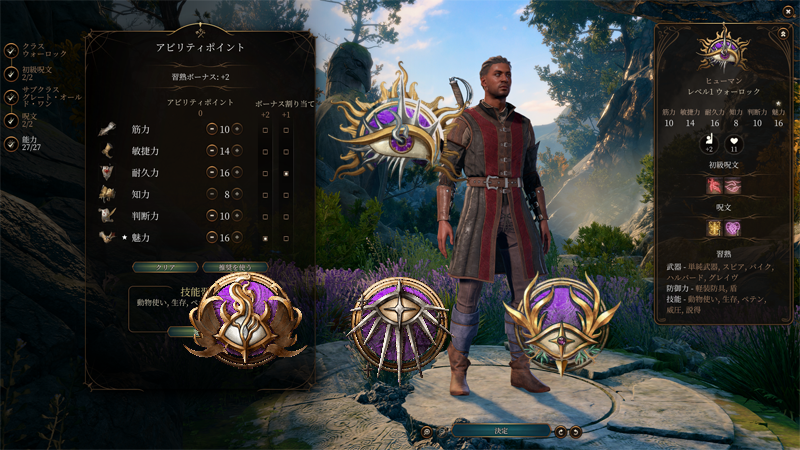The width and height of the screenshot is (800, 450).
Task: Close the screen with top-right X button
Action: 785,12
